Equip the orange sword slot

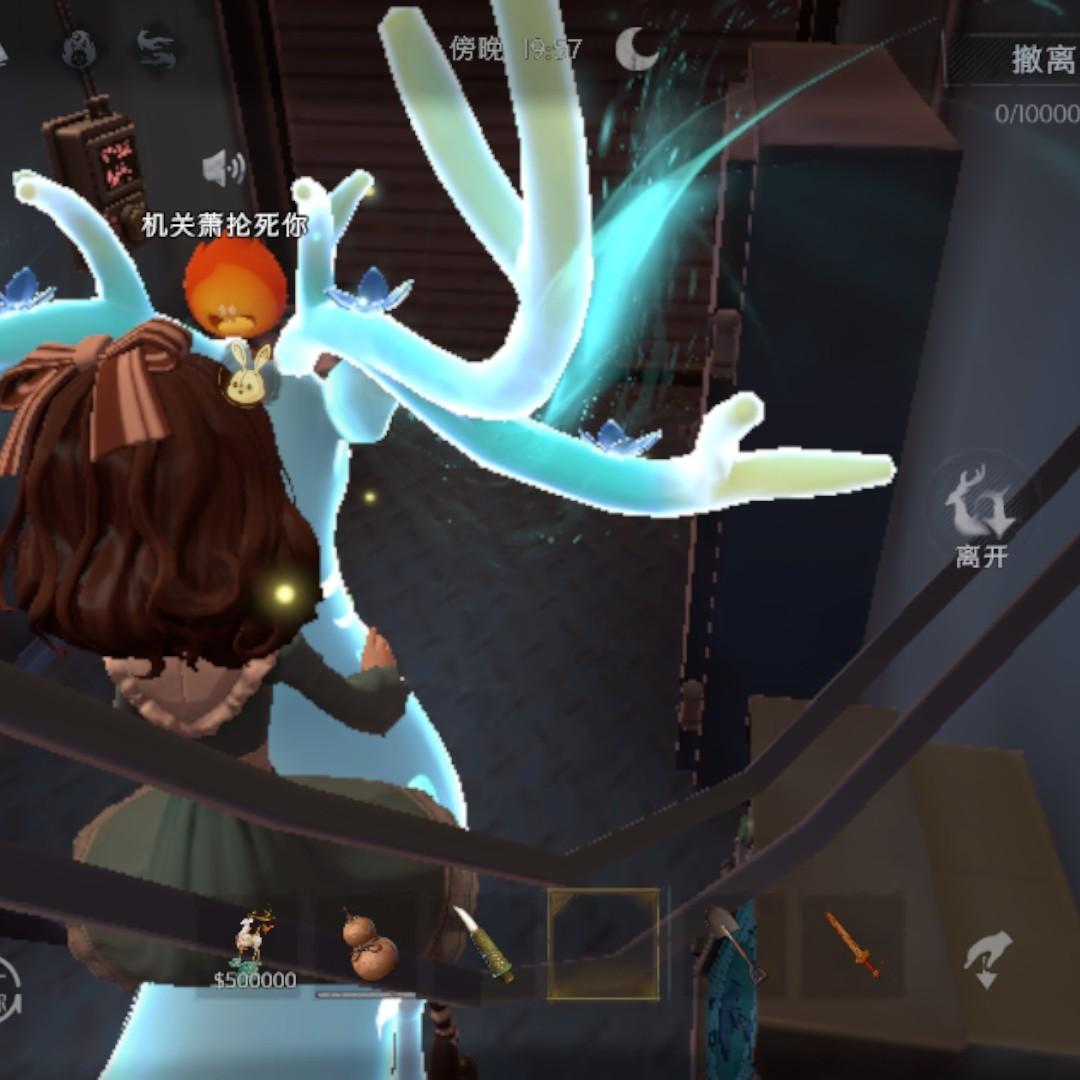853,943
